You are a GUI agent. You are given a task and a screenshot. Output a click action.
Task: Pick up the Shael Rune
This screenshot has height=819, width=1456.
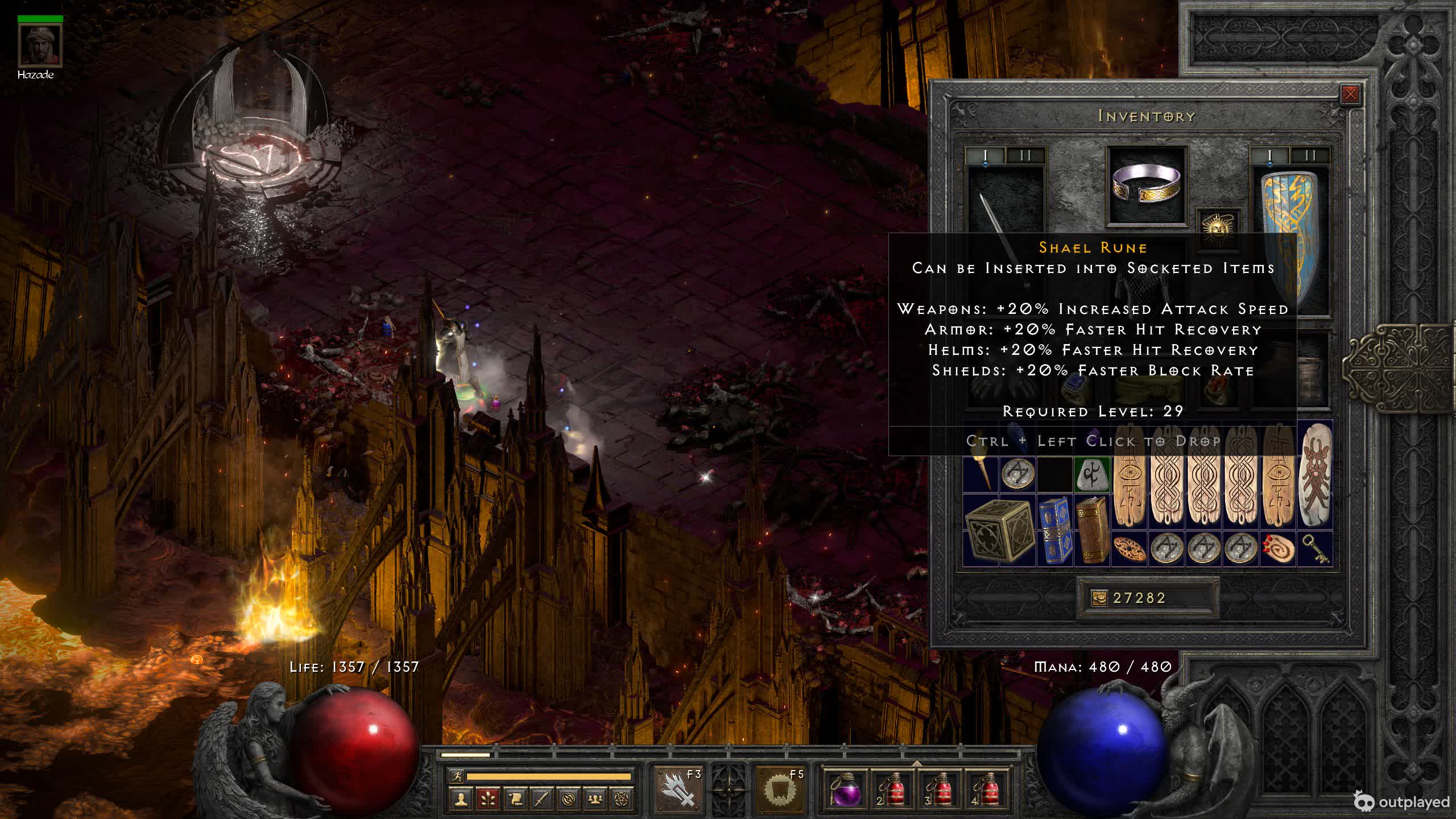[x=1091, y=474]
